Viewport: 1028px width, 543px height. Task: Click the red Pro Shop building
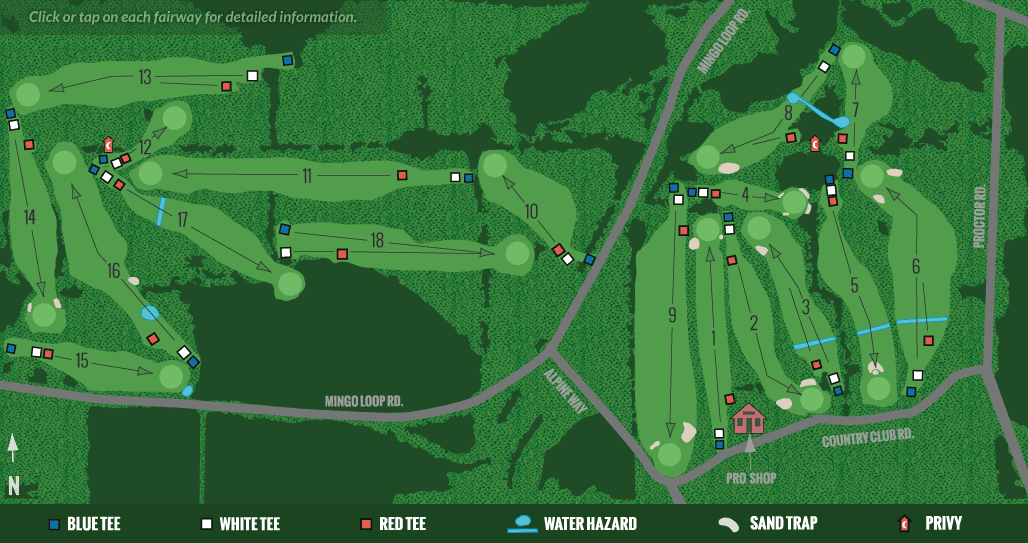tap(748, 418)
